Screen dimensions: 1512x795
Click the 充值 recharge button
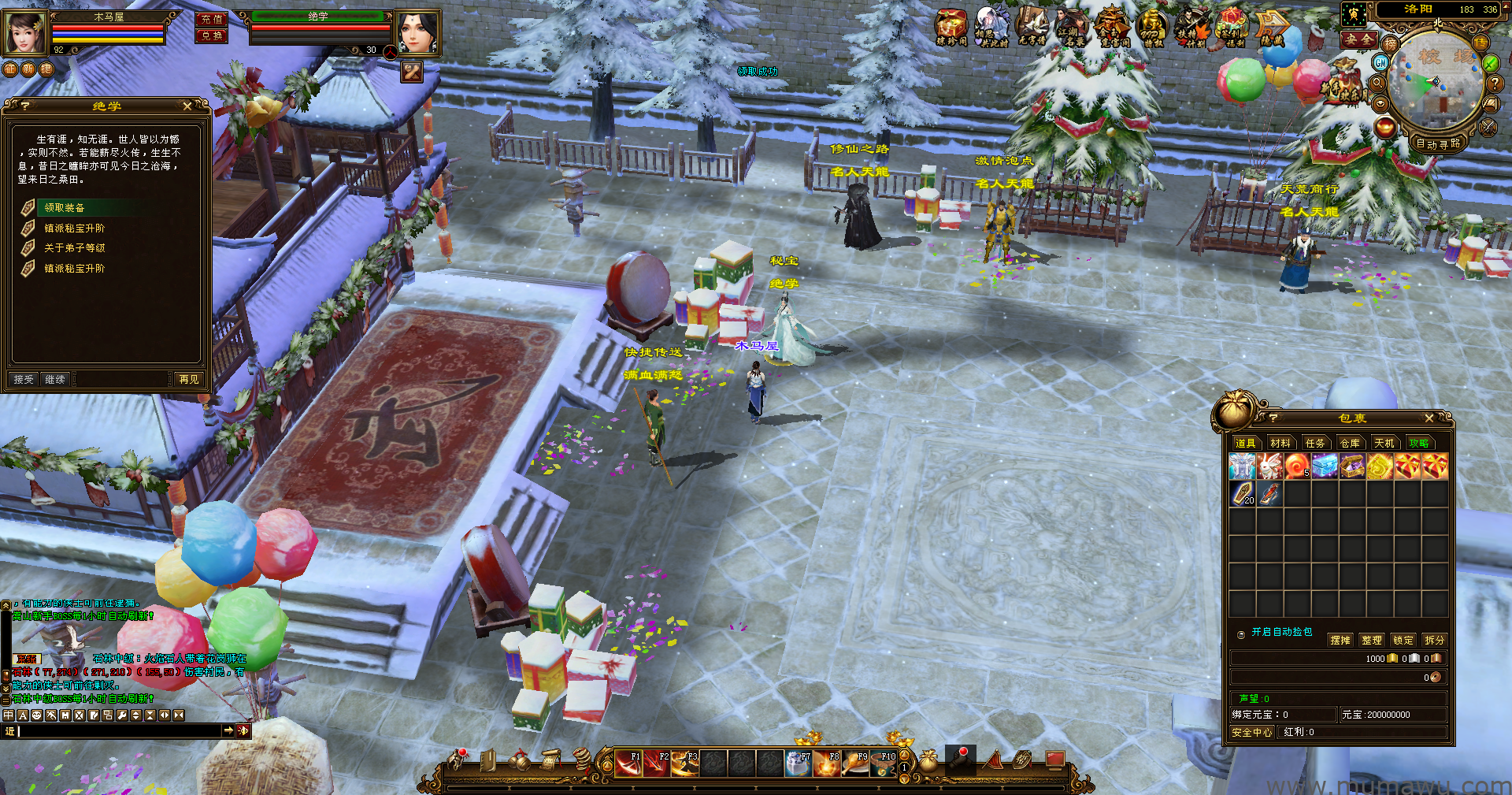tap(211, 19)
